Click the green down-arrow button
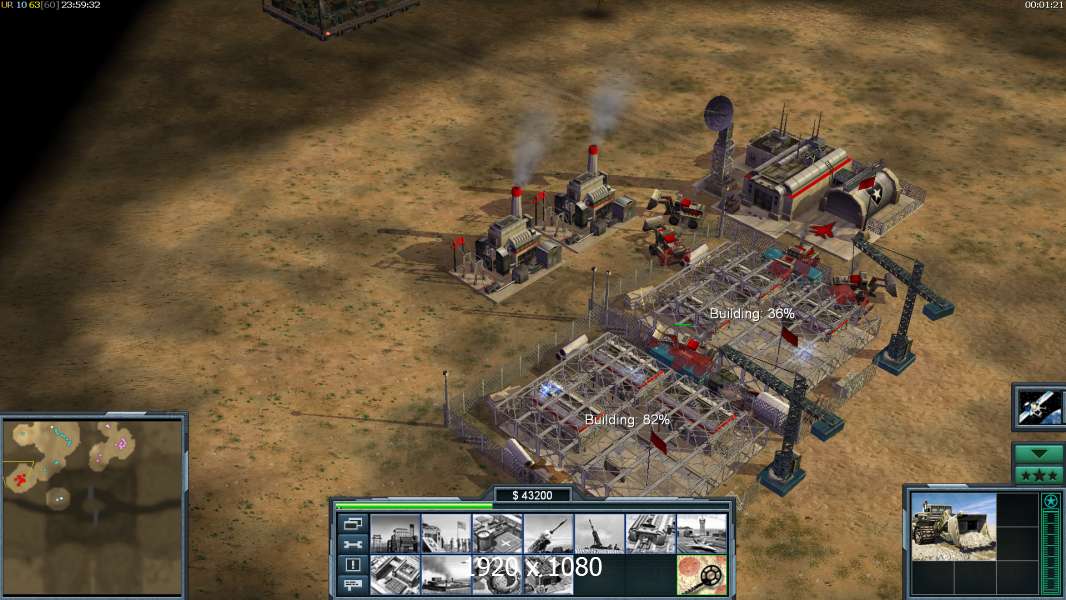Viewport: 1066px width, 600px height. 1038,453
